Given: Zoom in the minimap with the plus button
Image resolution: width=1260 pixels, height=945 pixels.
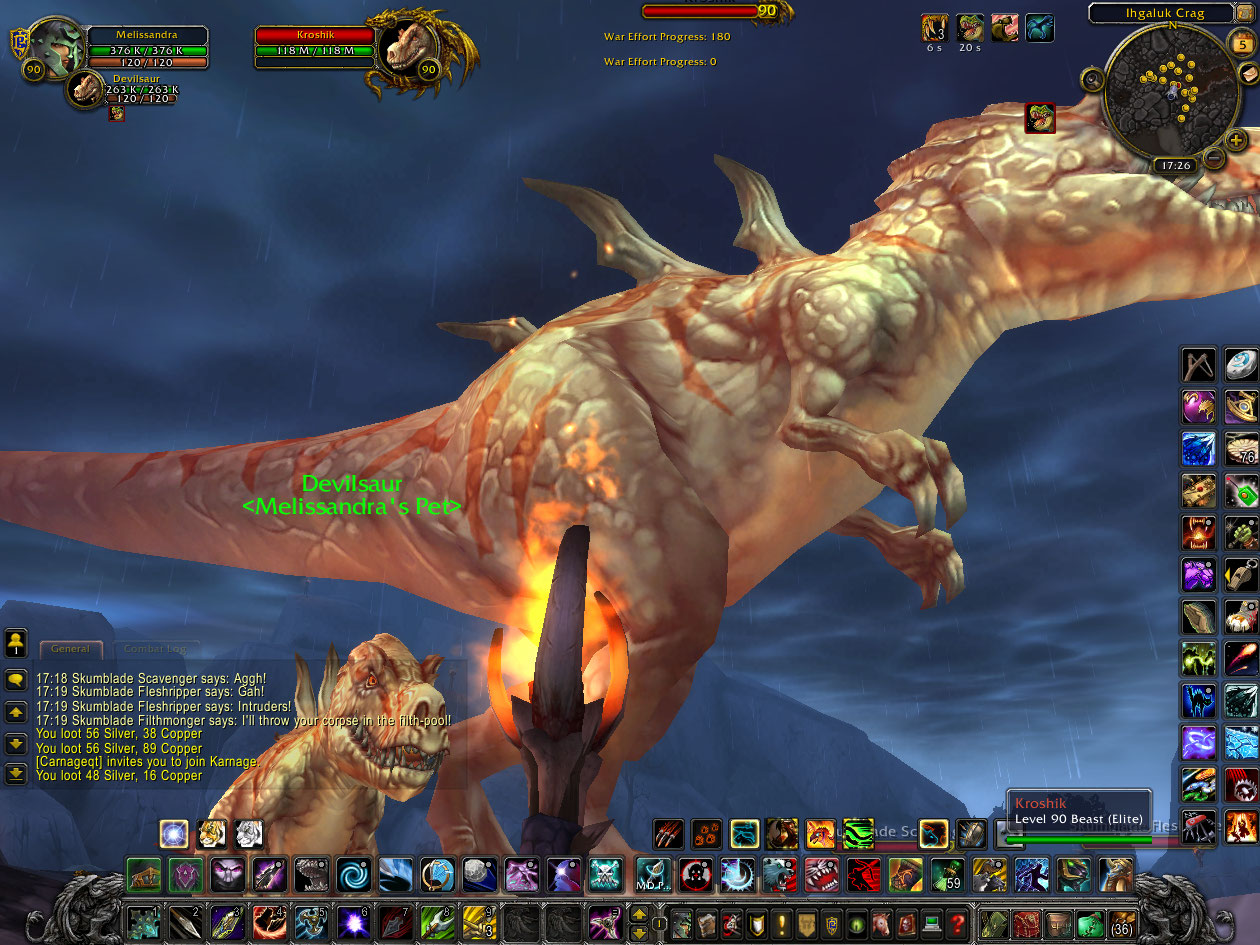Looking at the screenshot, I should point(1236,140).
